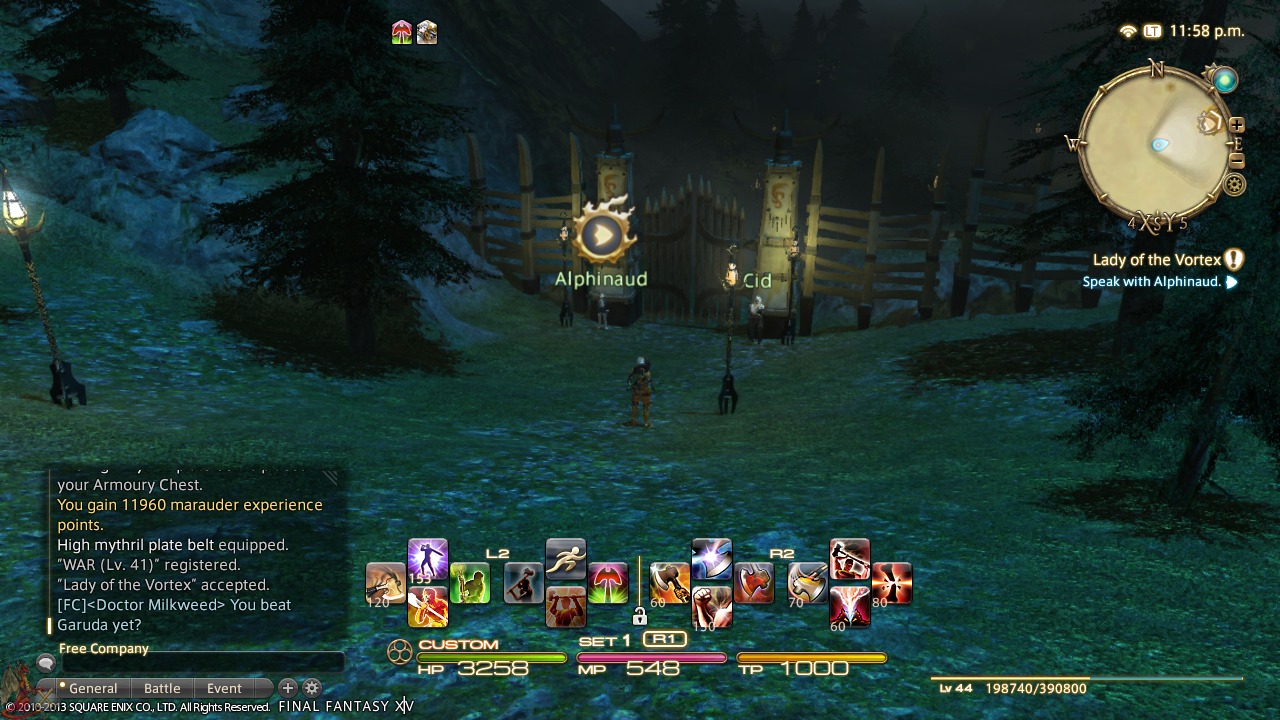Toggle the hotbar lock padlock
Viewport: 1280px width, 720px height.
click(x=640, y=618)
